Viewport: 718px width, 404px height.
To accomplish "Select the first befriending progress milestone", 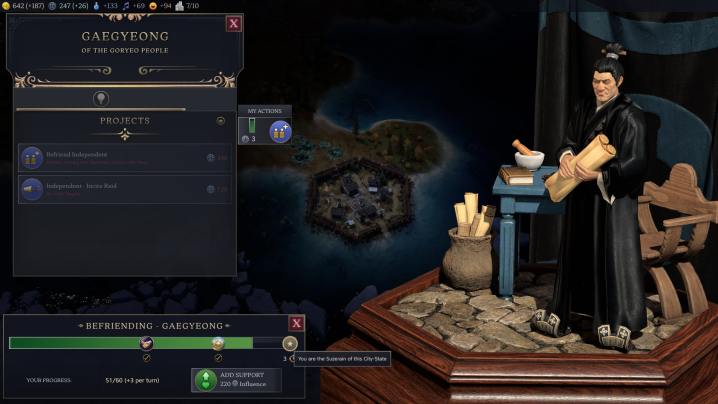I will point(147,343).
